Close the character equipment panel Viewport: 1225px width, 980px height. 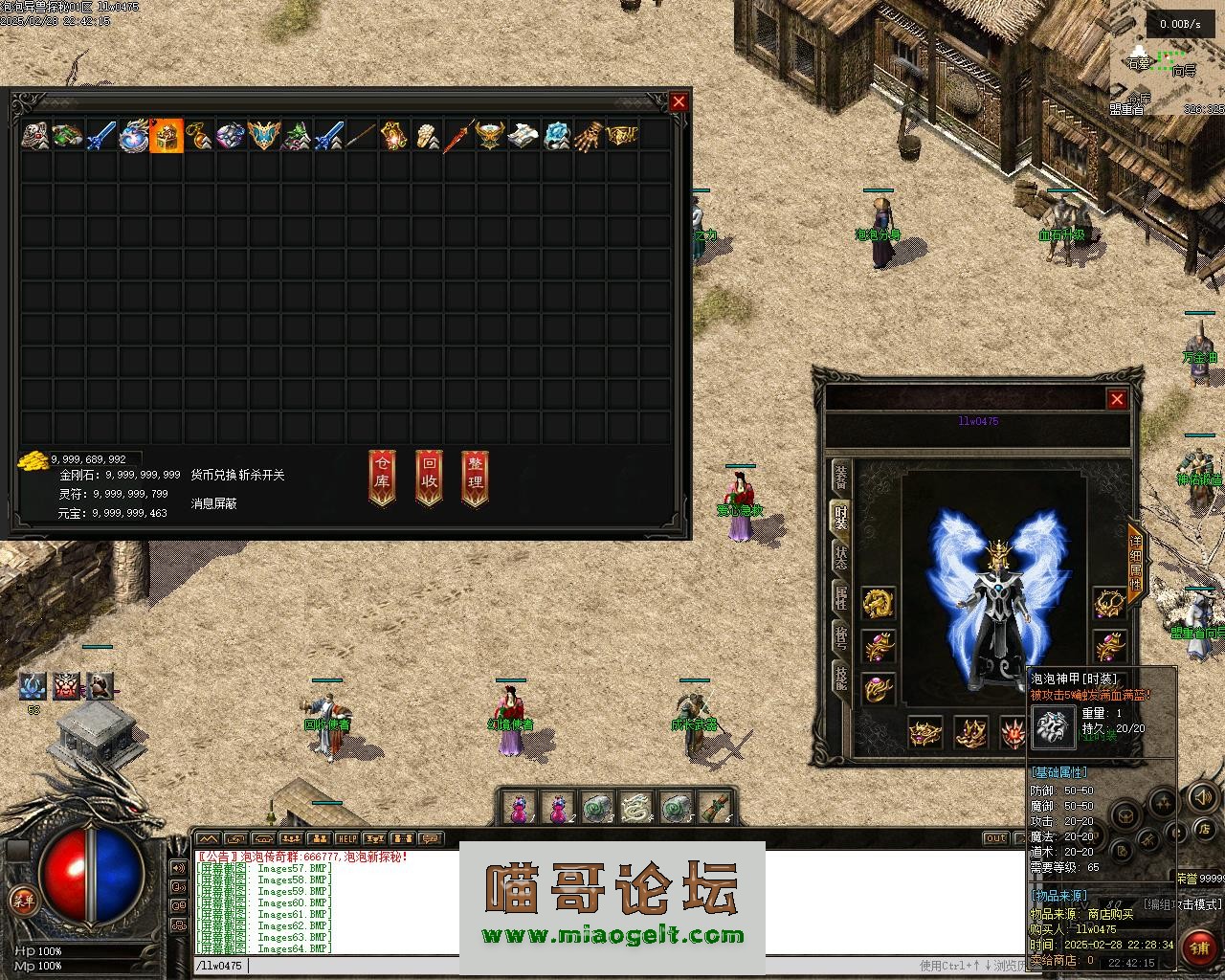tap(1117, 399)
